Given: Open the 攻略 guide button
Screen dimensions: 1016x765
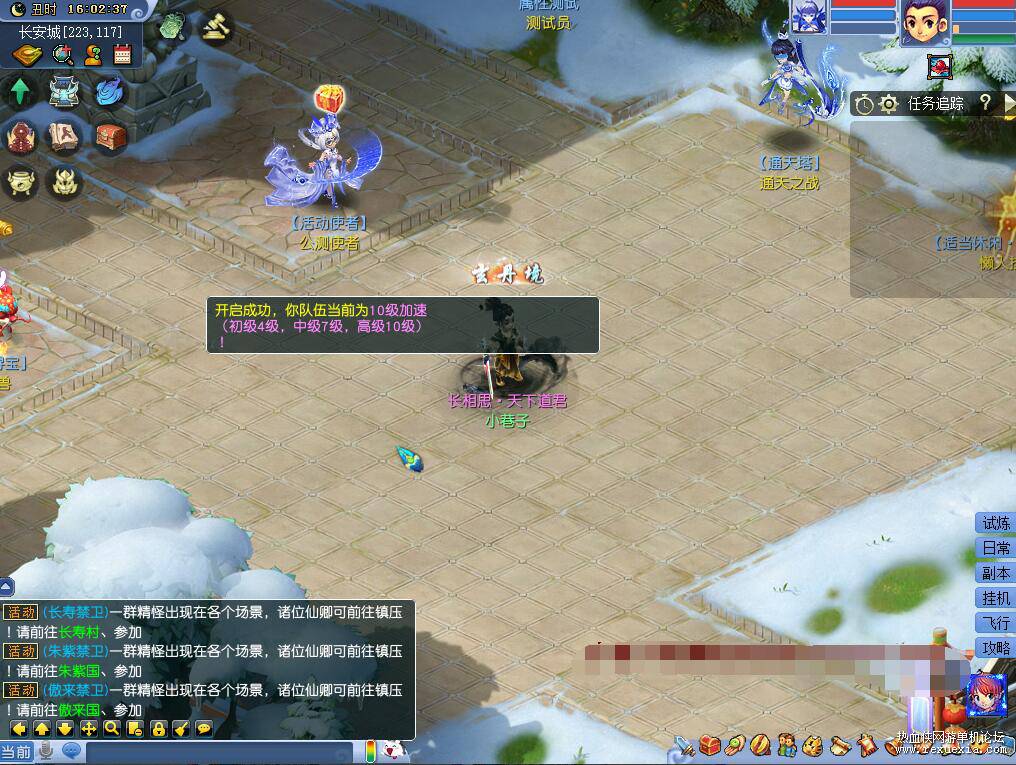Looking at the screenshot, I should (x=995, y=648).
